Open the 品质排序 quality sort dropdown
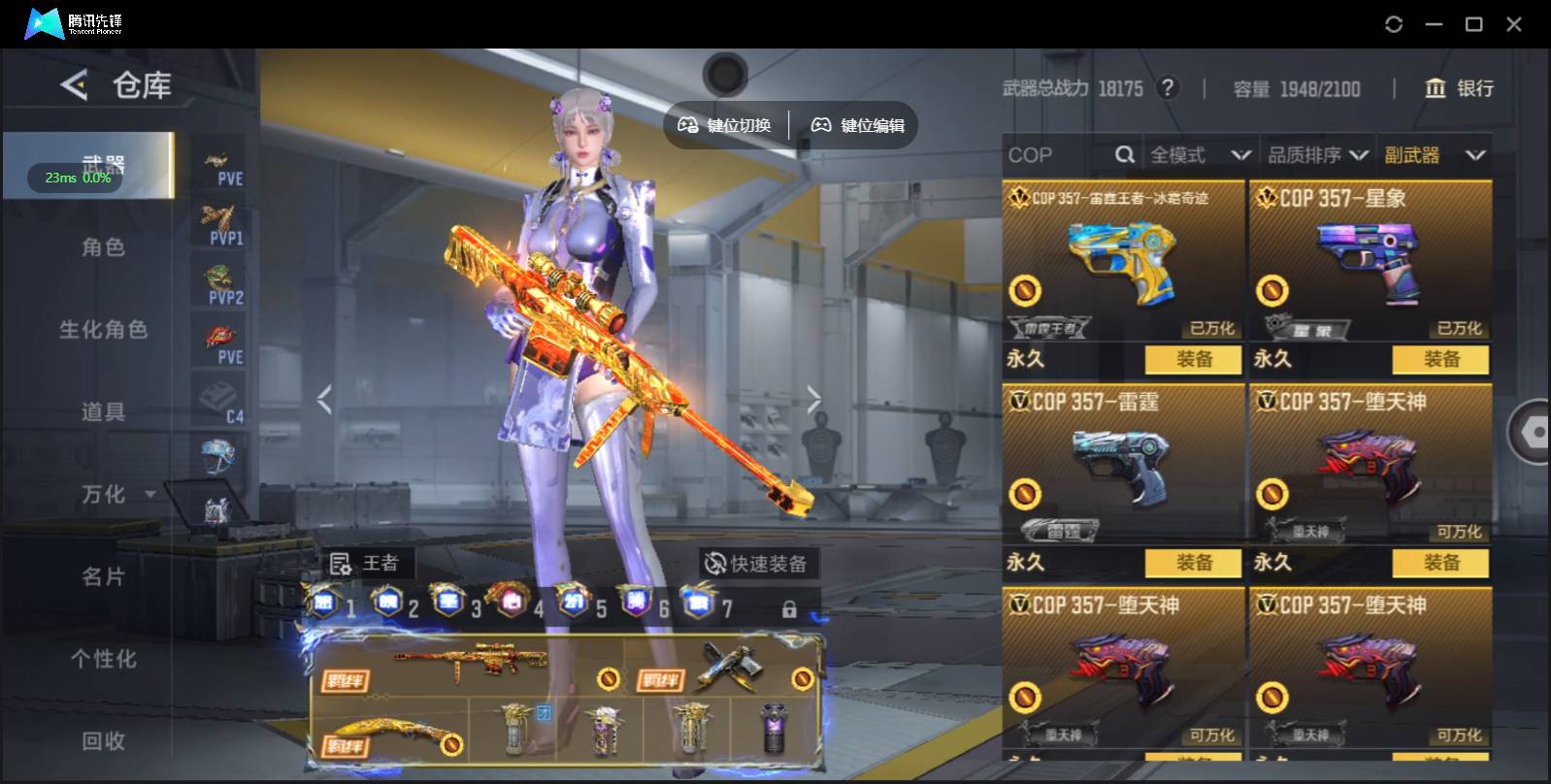The height and width of the screenshot is (784, 1551). click(x=1317, y=155)
